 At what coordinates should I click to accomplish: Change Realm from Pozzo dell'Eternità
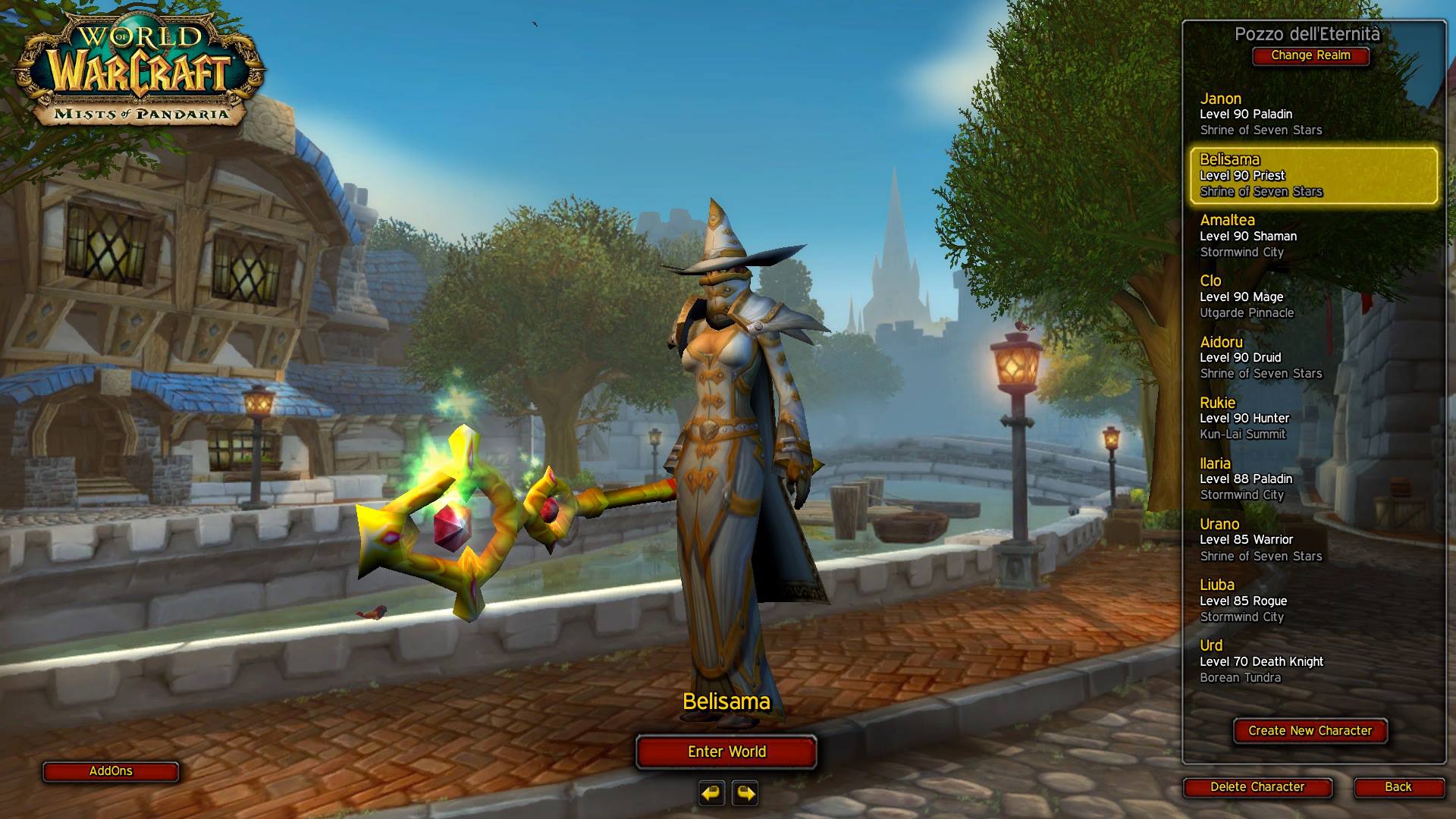1310,55
